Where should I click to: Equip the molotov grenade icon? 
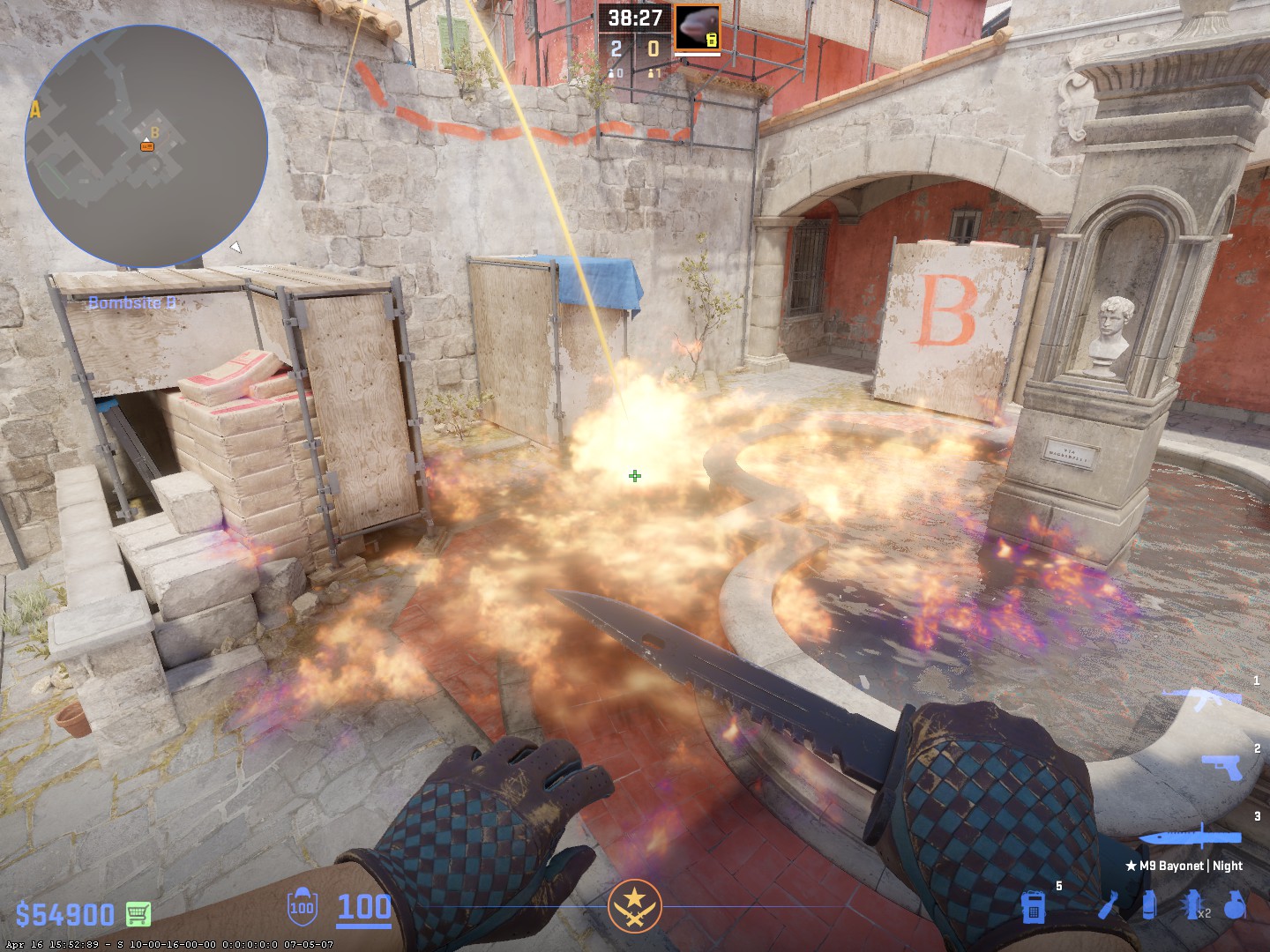[x=1109, y=906]
